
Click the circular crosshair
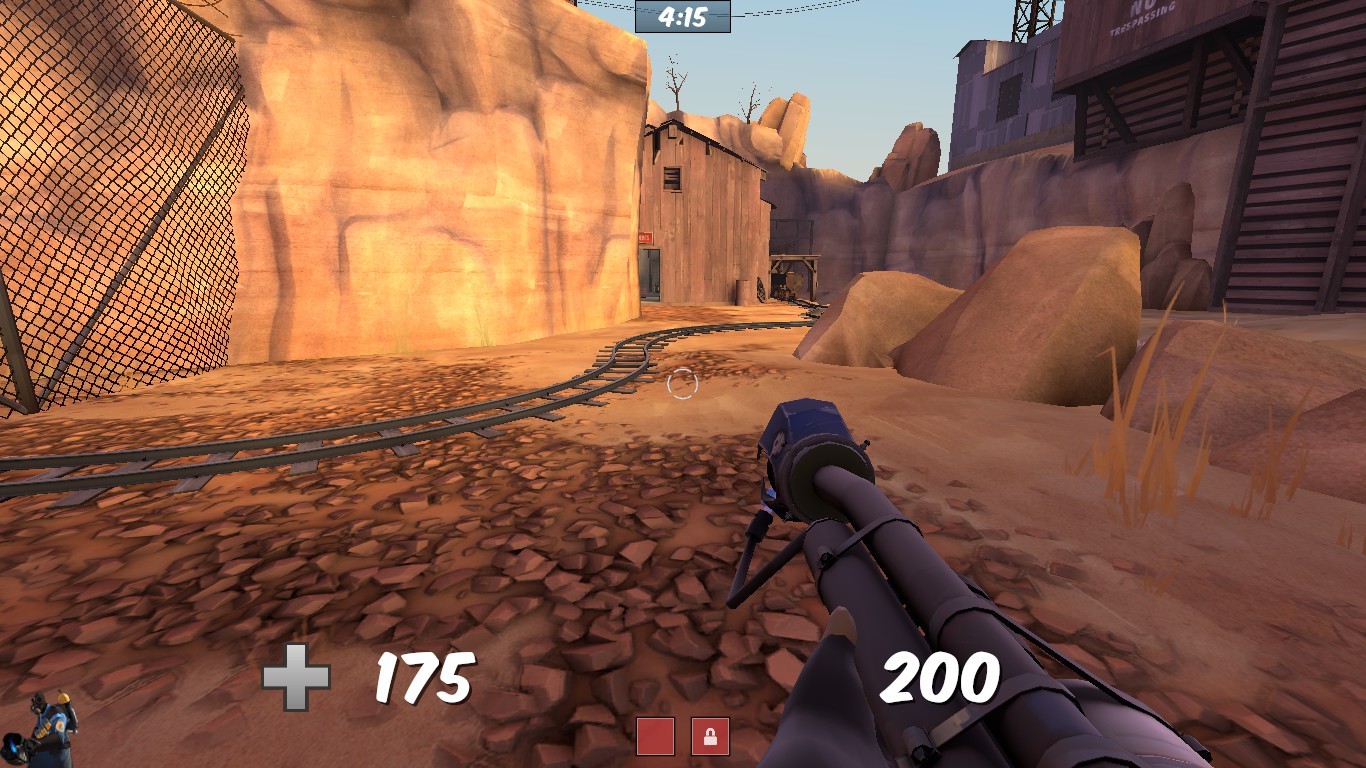tap(683, 382)
